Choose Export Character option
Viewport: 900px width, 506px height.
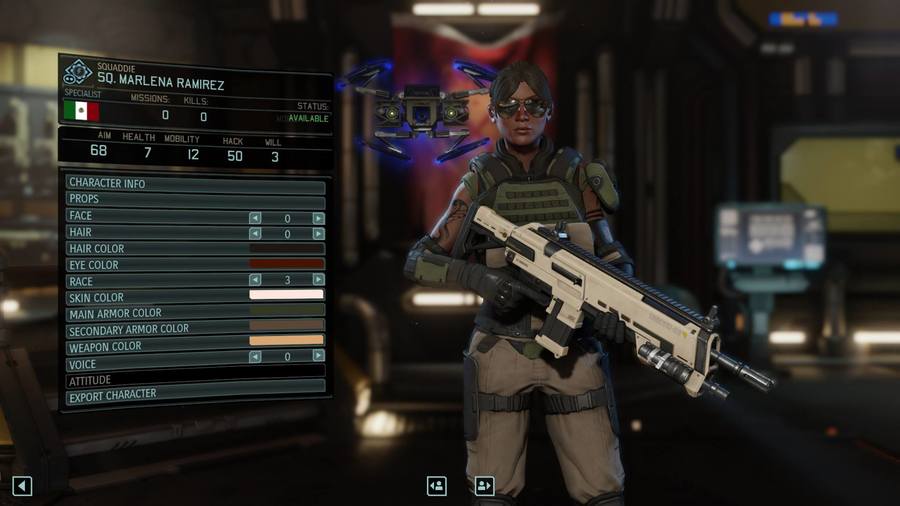point(195,395)
